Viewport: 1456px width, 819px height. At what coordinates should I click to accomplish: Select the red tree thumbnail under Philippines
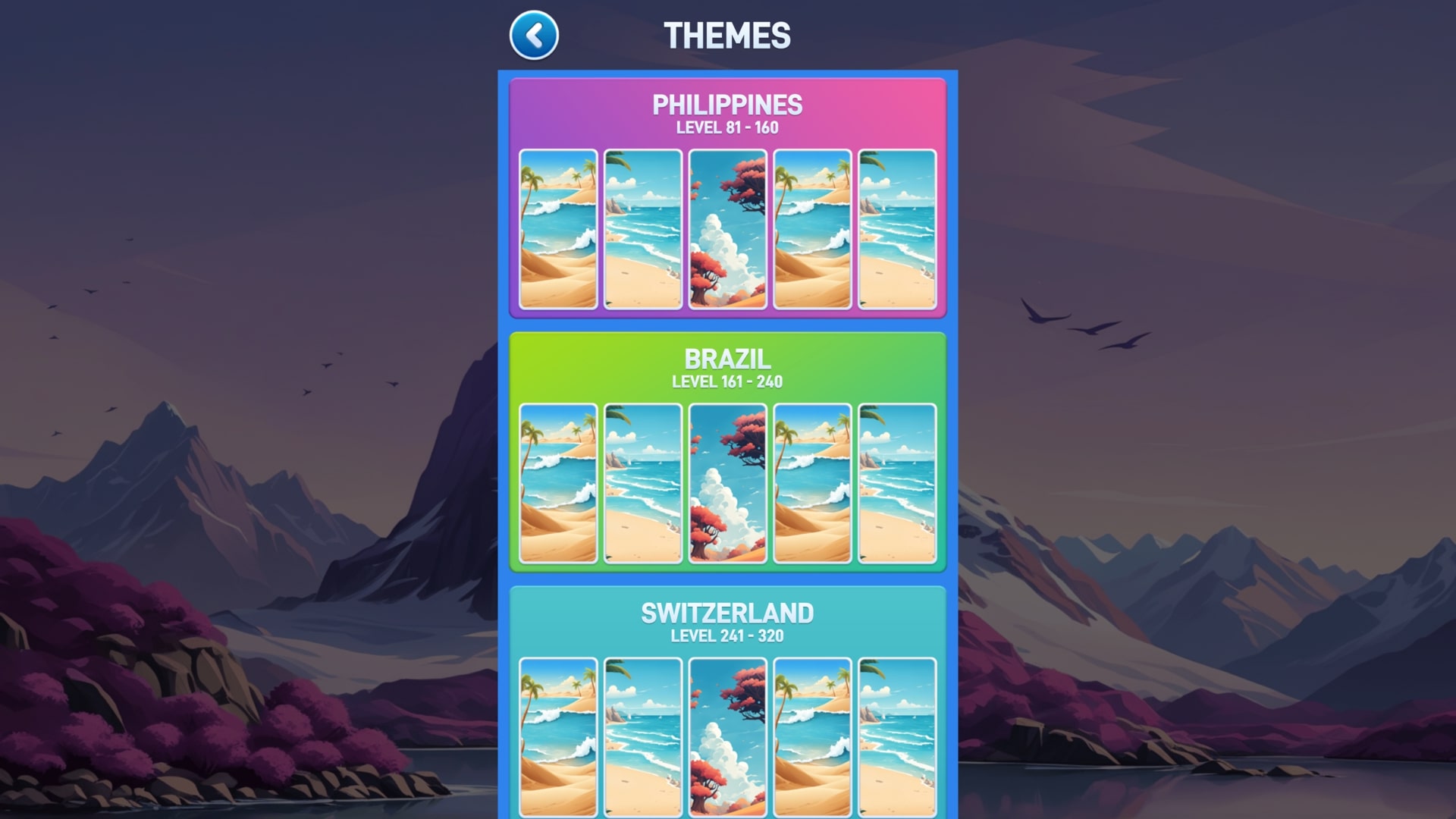[726, 229]
